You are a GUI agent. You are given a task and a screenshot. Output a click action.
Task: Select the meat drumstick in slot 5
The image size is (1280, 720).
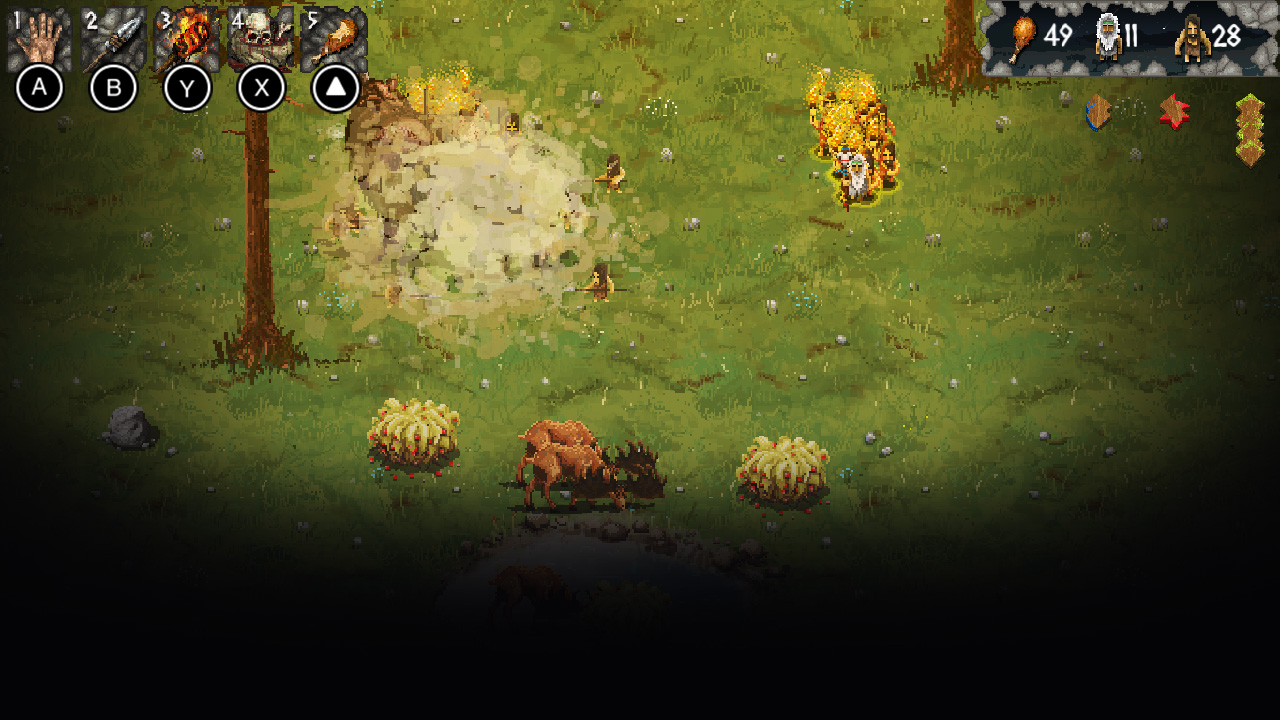pyautogui.click(x=335, y=36)
